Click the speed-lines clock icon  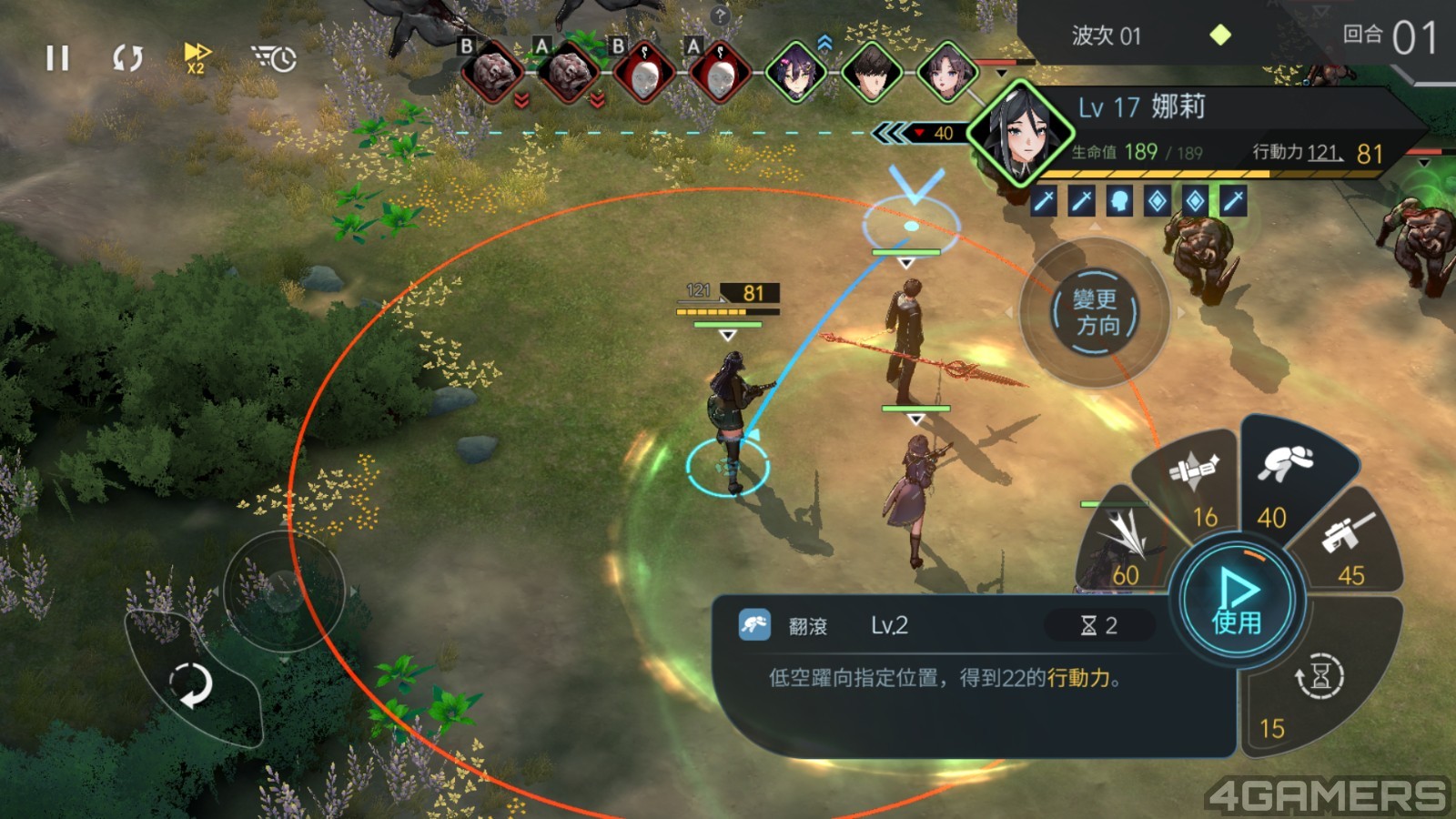[x=274, y=59]
